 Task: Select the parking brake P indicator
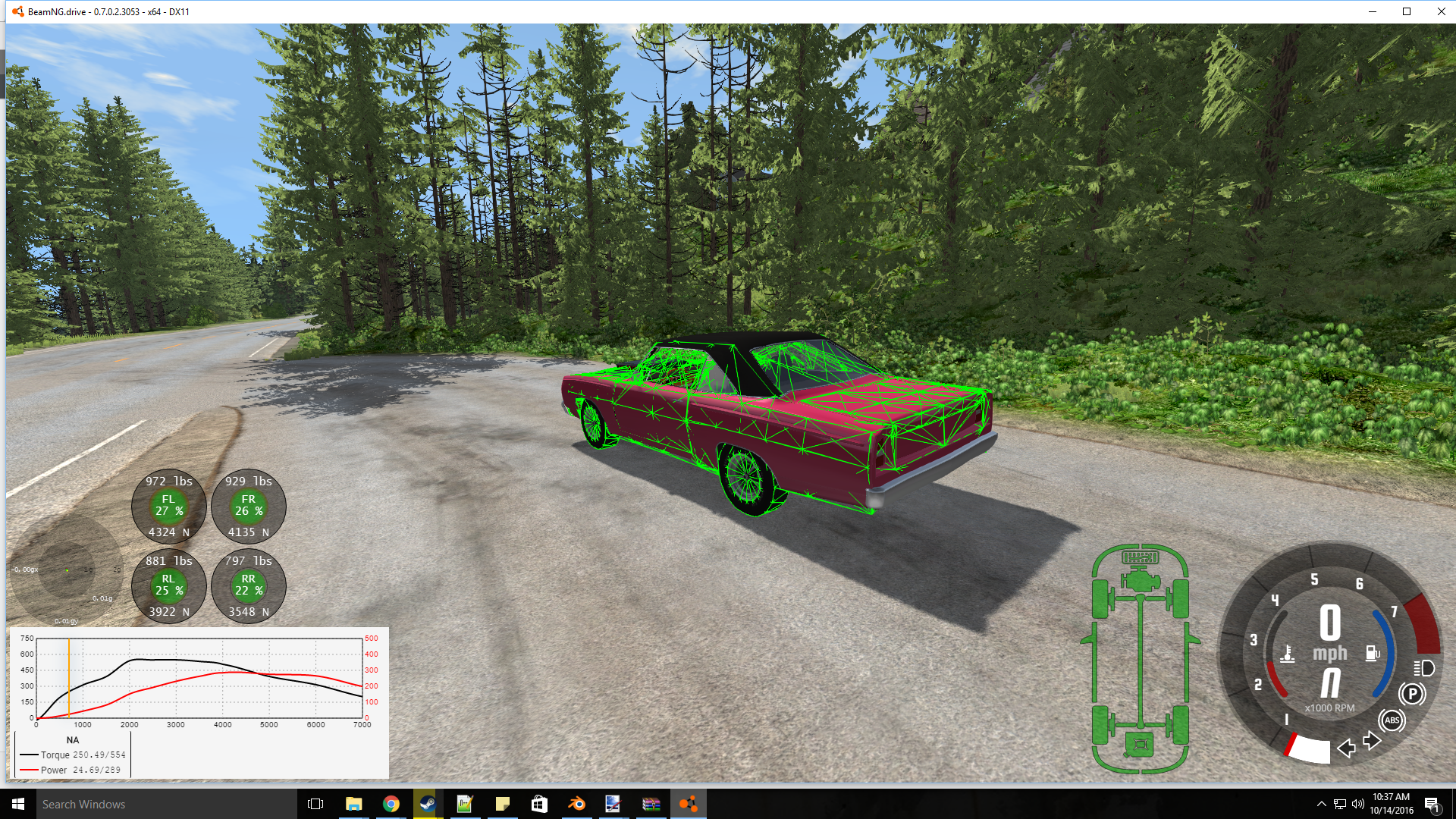(x=1413, y=693)
